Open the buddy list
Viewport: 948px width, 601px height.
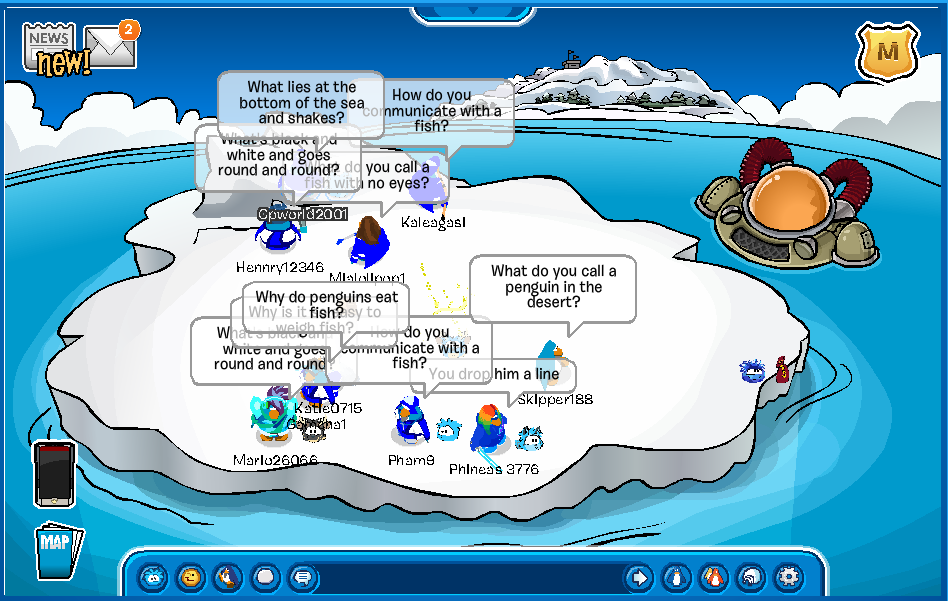[x=714, y=577]
